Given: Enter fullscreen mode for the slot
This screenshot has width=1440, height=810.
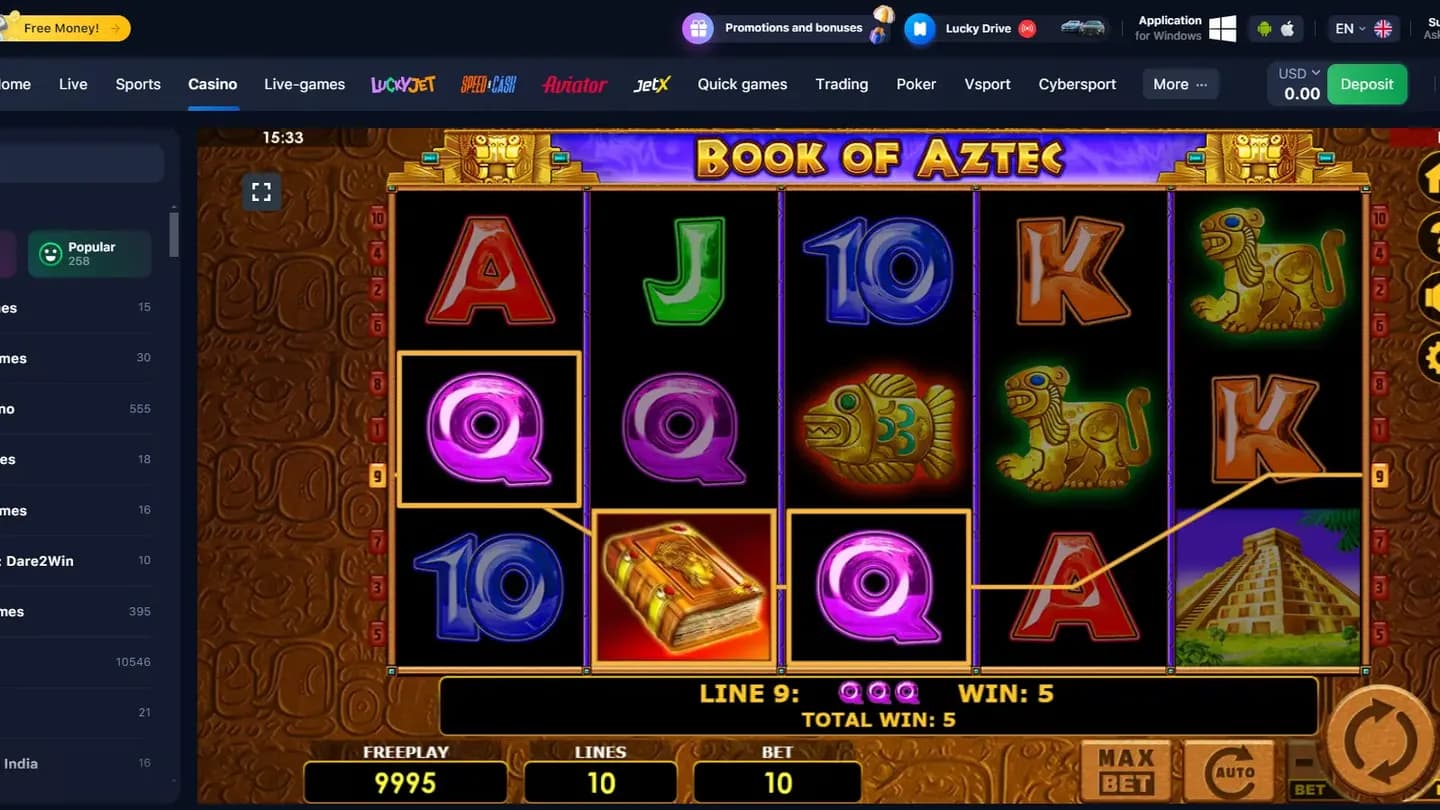Looking at the screenshot, I should pos(262,192).
